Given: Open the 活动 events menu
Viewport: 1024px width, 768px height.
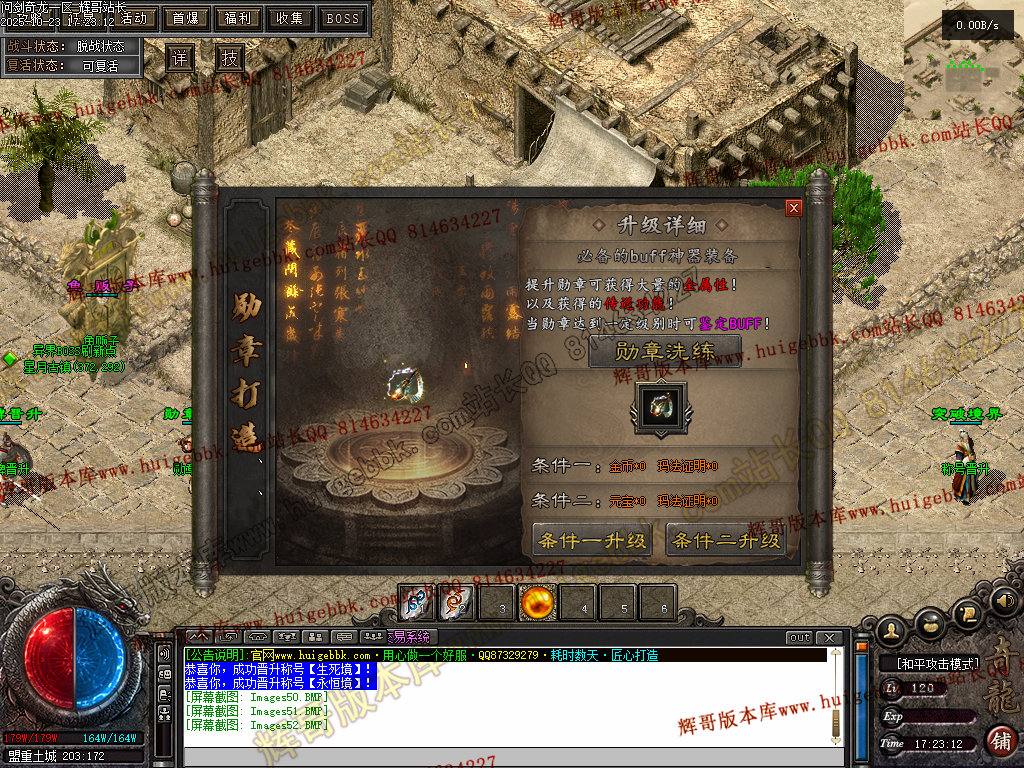Looking at the screenshot, I should [x=133, y=18].
